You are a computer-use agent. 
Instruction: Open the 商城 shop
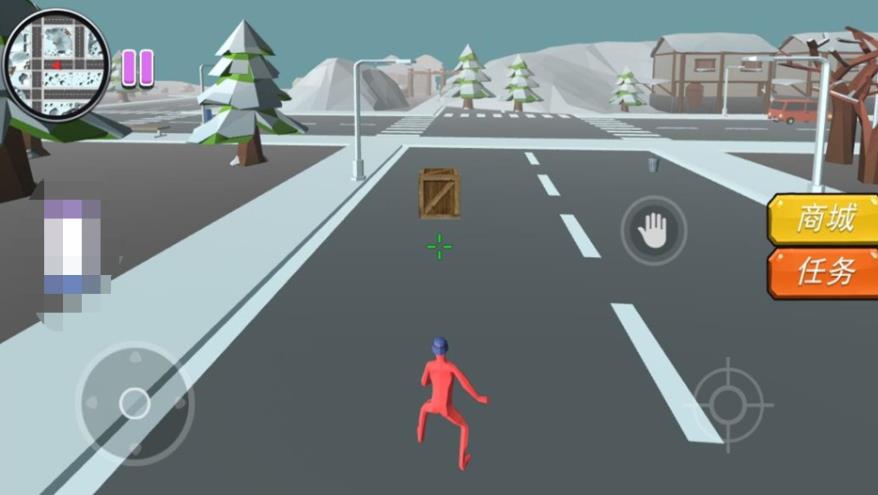pyautogui.click(x=822, y=220)
